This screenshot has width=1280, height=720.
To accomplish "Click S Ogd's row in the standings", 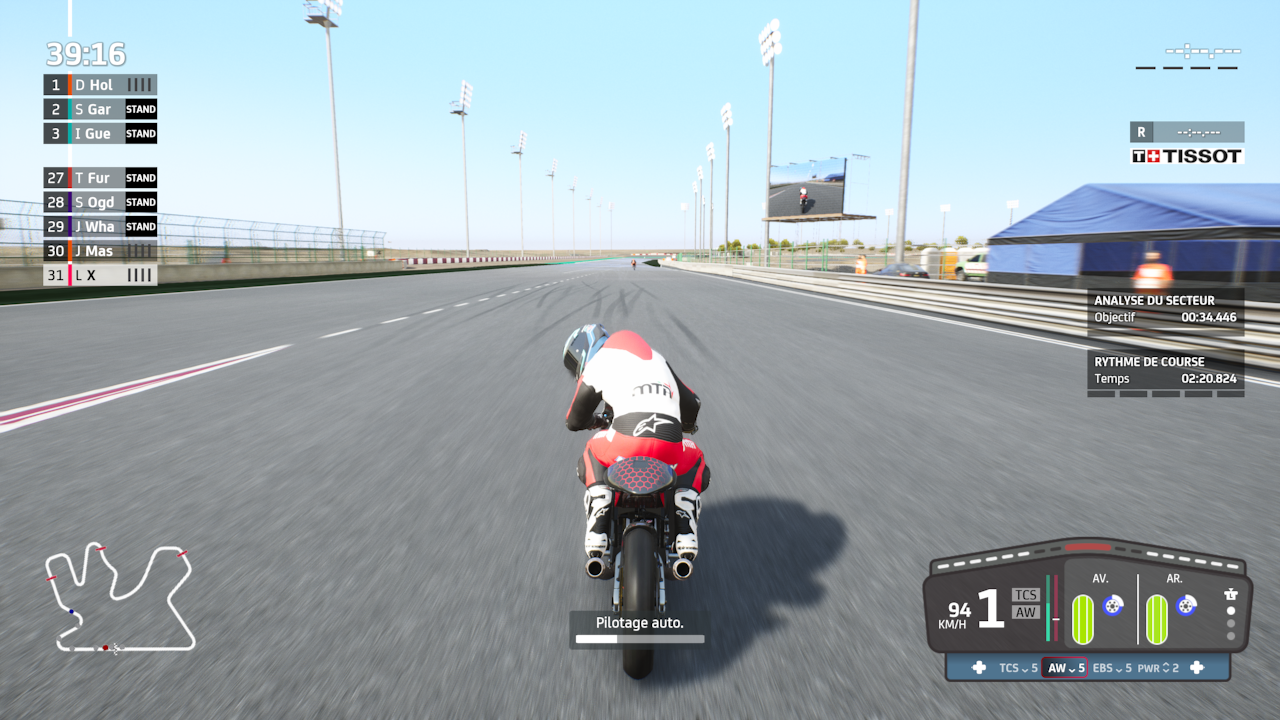I will (100, 202).
